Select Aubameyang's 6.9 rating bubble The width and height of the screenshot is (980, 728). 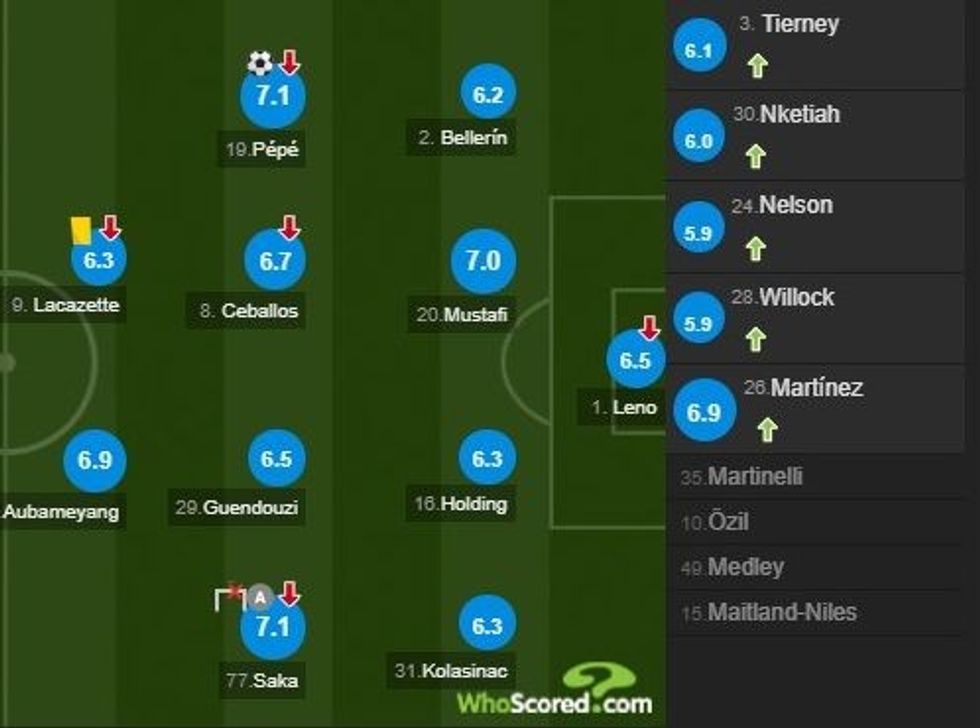pyautogui.click(x=93, y=461)
